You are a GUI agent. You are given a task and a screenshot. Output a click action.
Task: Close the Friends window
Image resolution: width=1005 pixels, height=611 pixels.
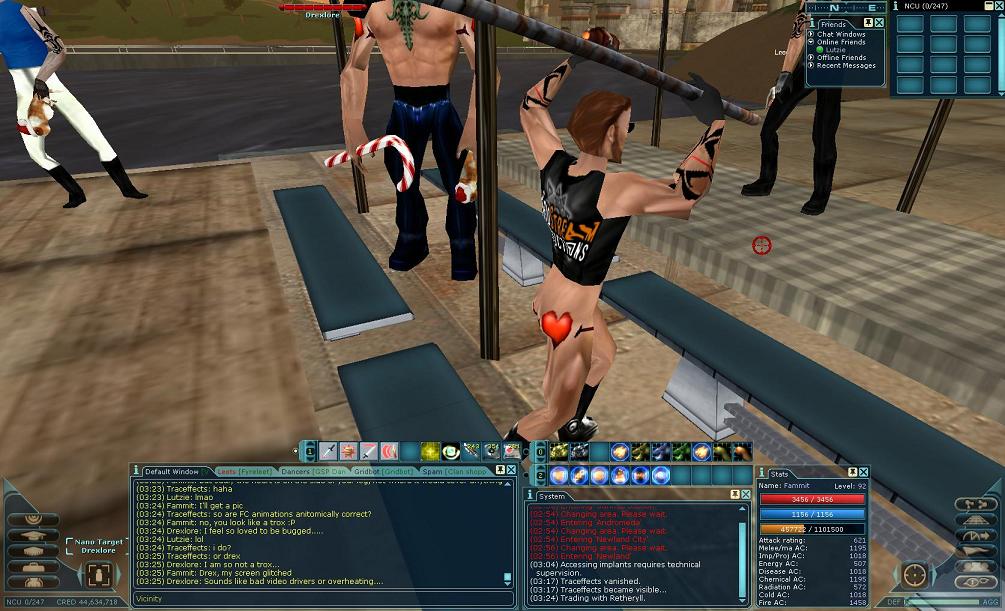[881, 23]
